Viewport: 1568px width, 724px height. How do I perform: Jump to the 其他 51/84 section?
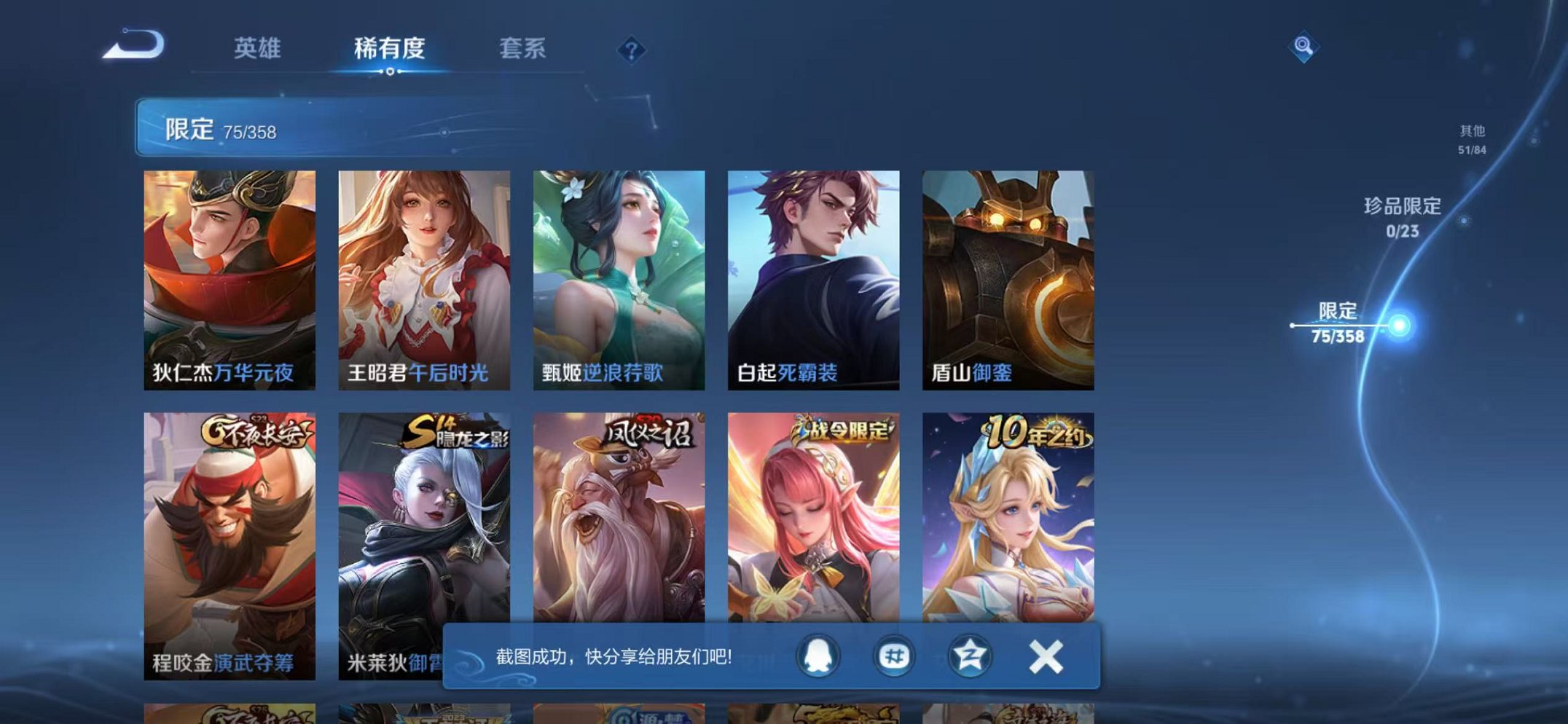coord(1469,138)
